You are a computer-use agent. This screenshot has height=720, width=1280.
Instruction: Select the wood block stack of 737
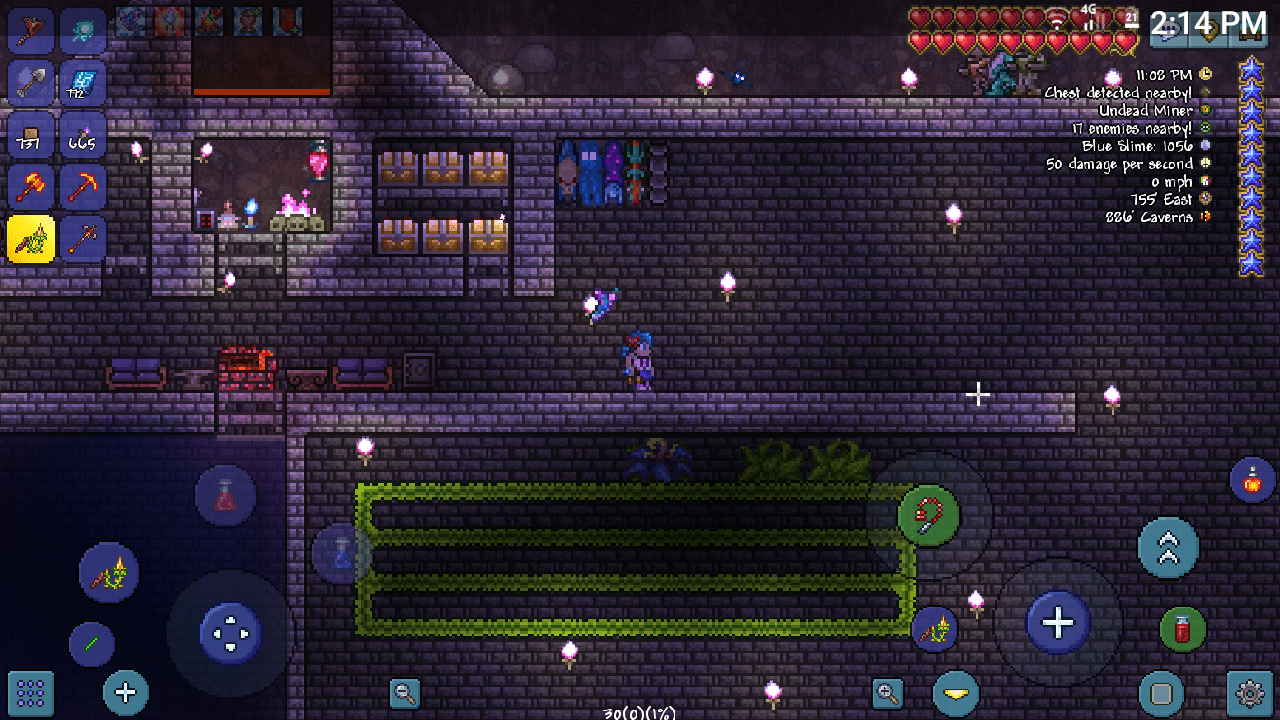point(30,135)
